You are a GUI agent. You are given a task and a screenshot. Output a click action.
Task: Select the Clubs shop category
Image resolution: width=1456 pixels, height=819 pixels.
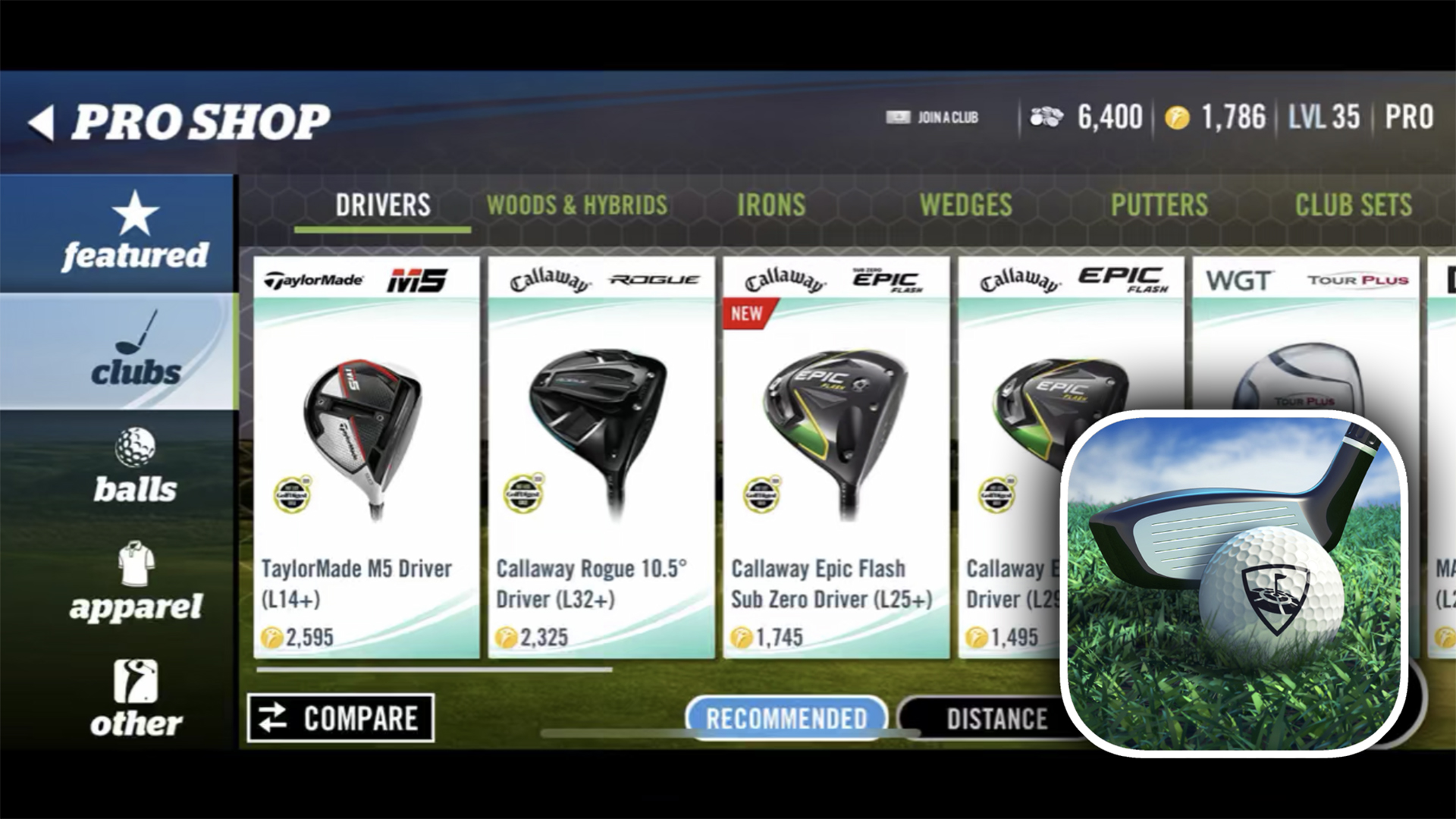click(135, 351)
